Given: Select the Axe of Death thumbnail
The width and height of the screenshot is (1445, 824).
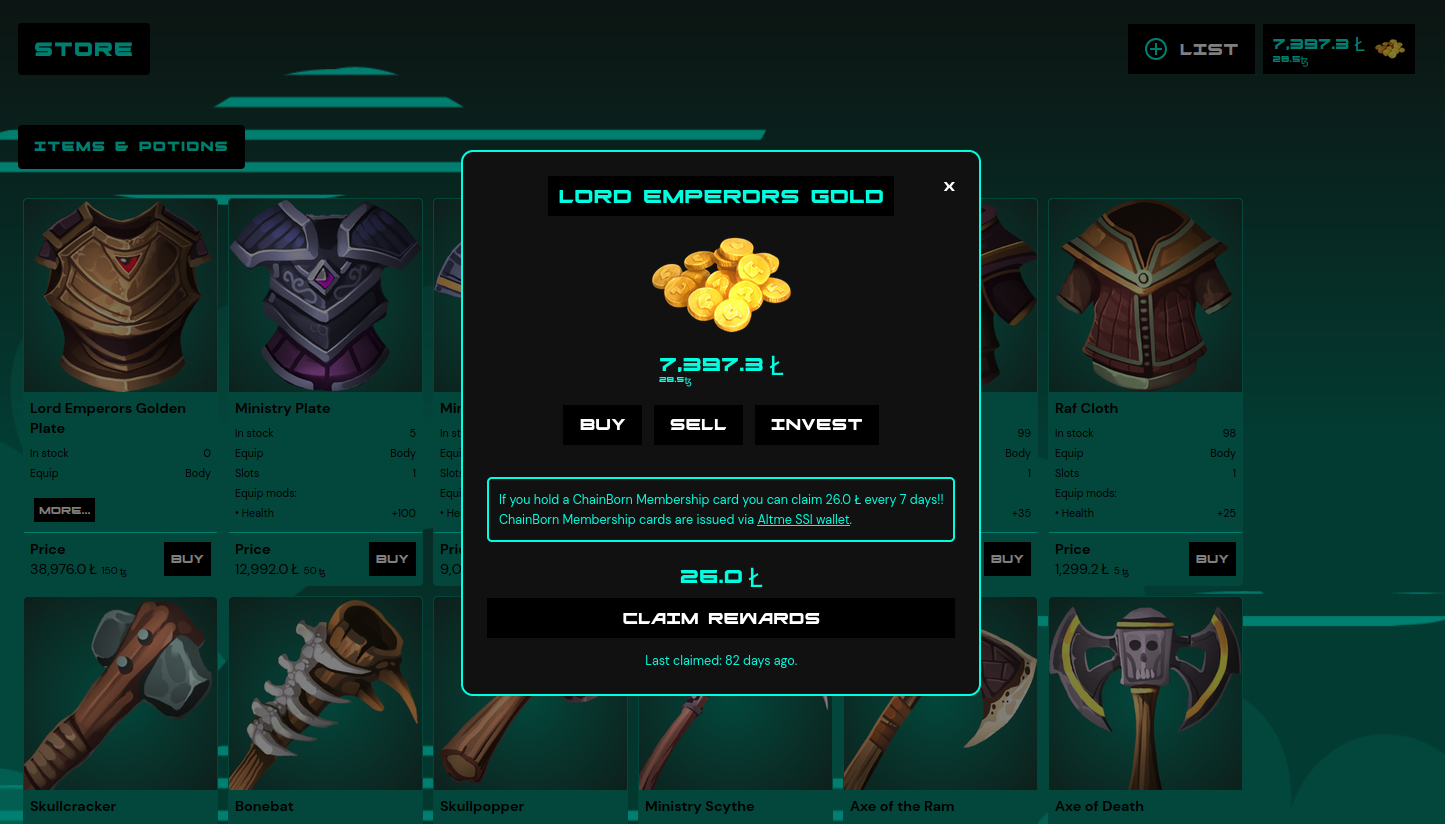Looking at the screenshot, I should click(1145, 693).
